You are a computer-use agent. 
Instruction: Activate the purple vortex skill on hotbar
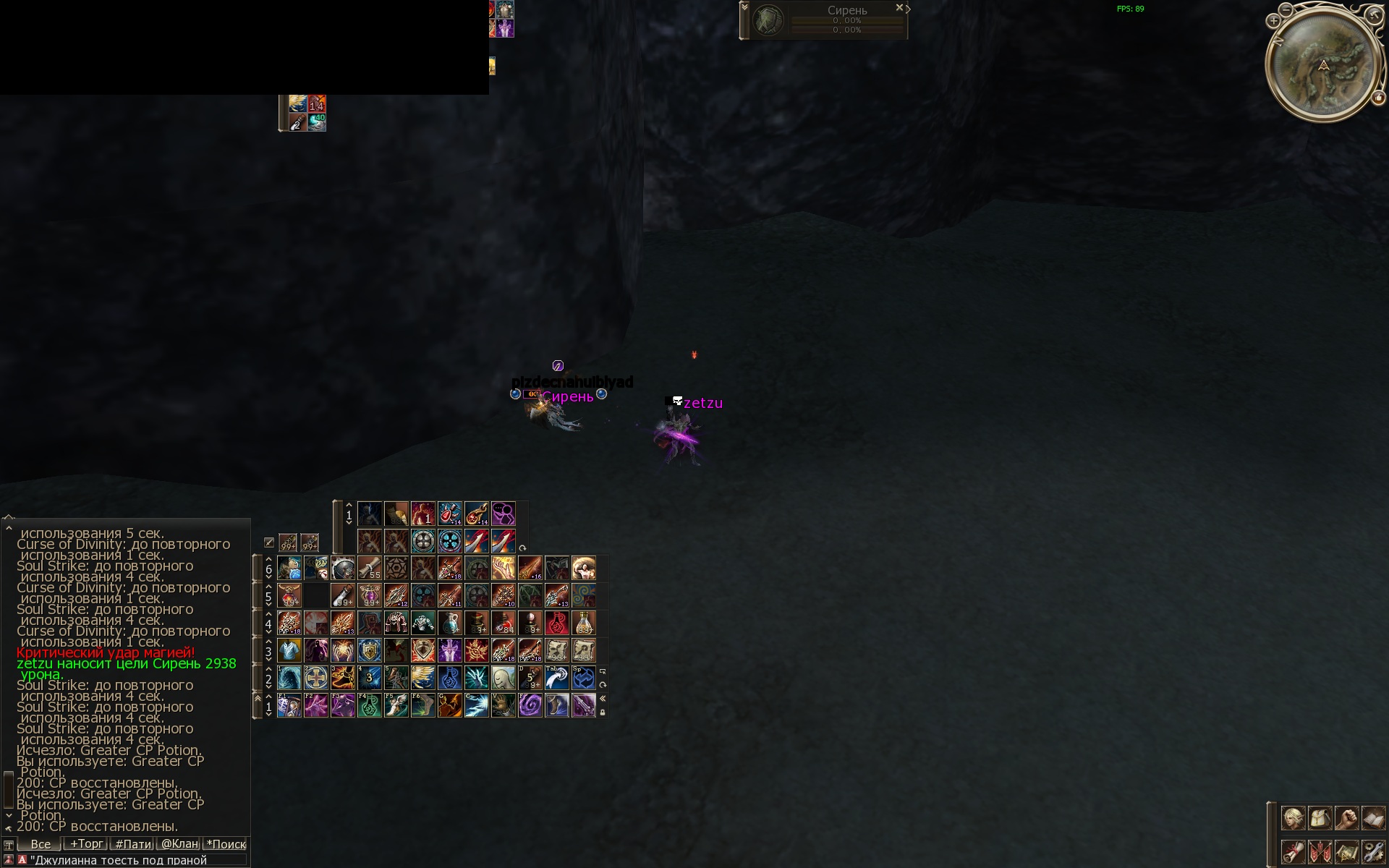click(x=530, y=705)
